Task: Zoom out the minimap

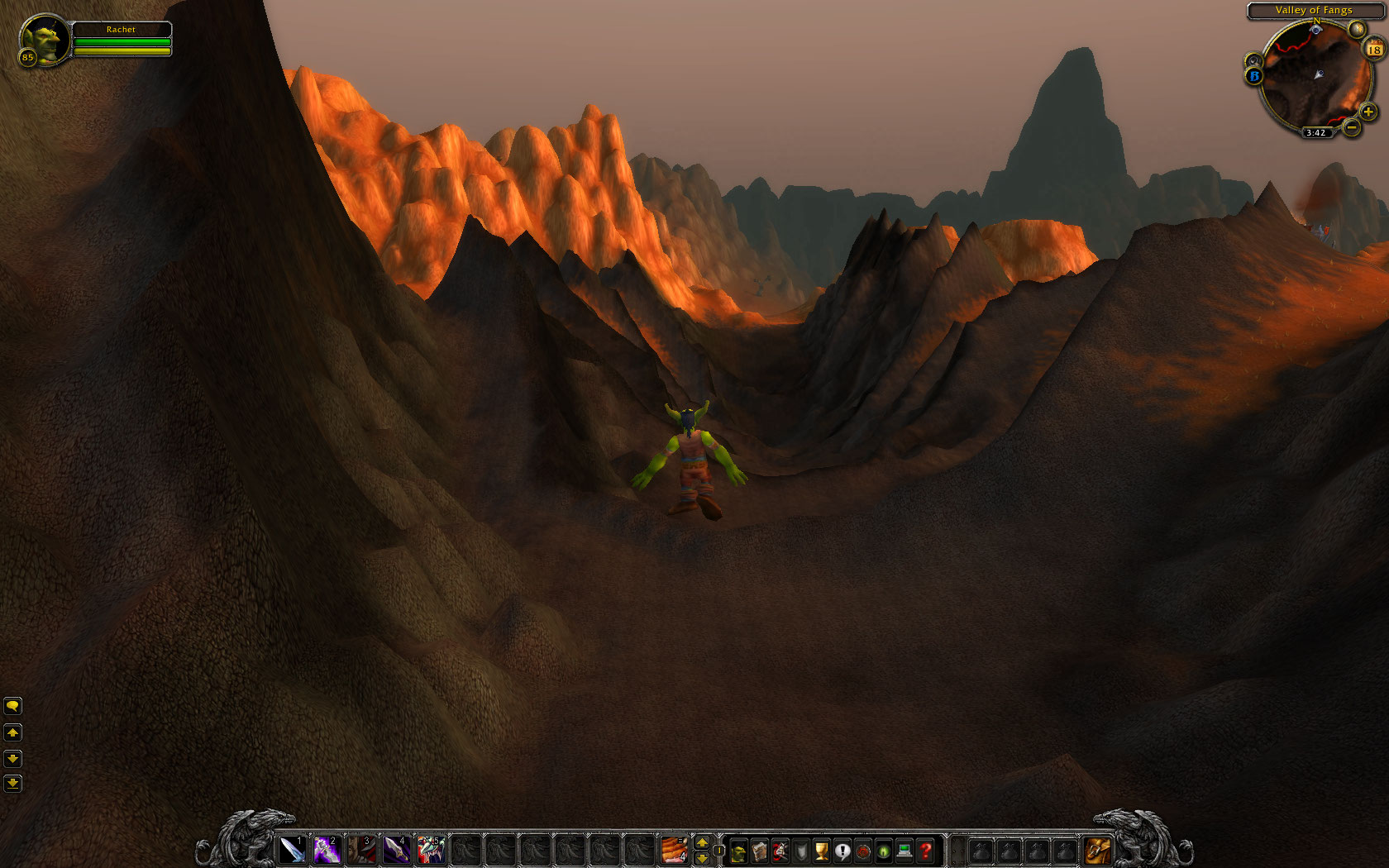Action: click(x=1351, y=127)
